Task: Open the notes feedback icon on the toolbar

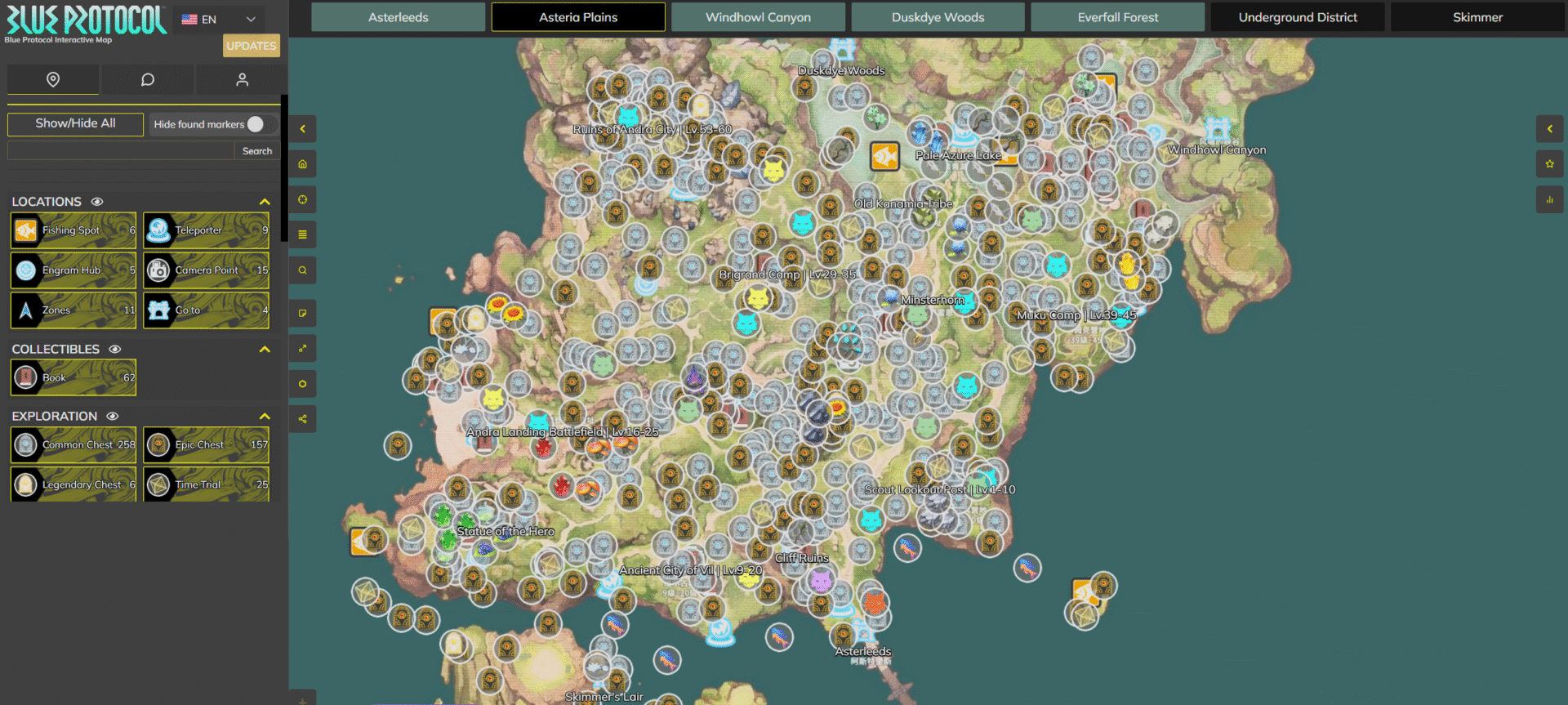Action: tap(302, 313)
